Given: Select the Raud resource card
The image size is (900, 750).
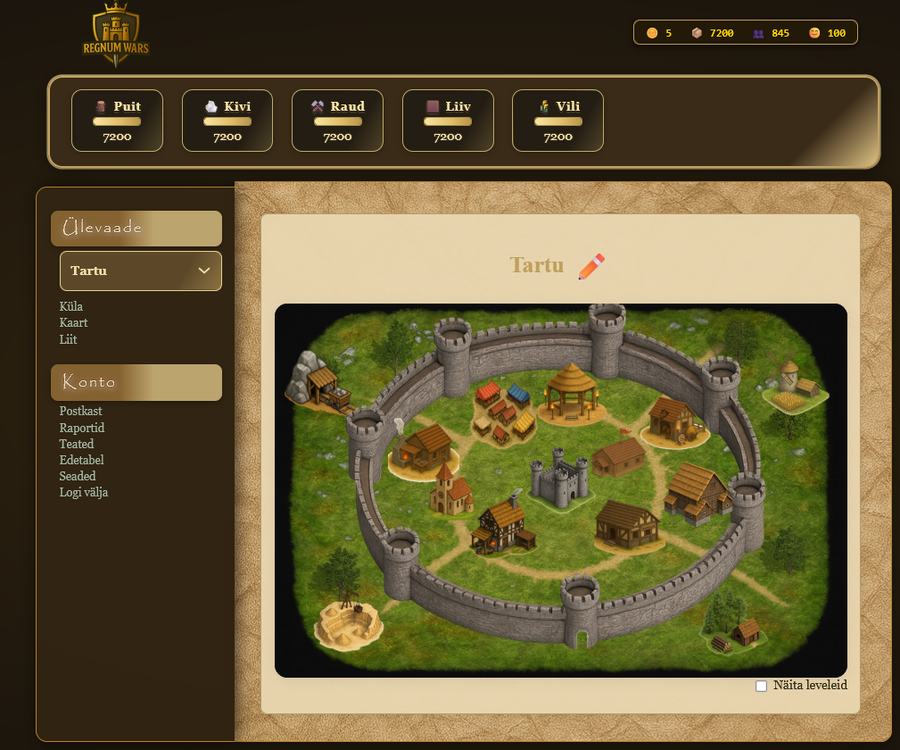Looking at the screenshot, I should (x=337, y=120).
